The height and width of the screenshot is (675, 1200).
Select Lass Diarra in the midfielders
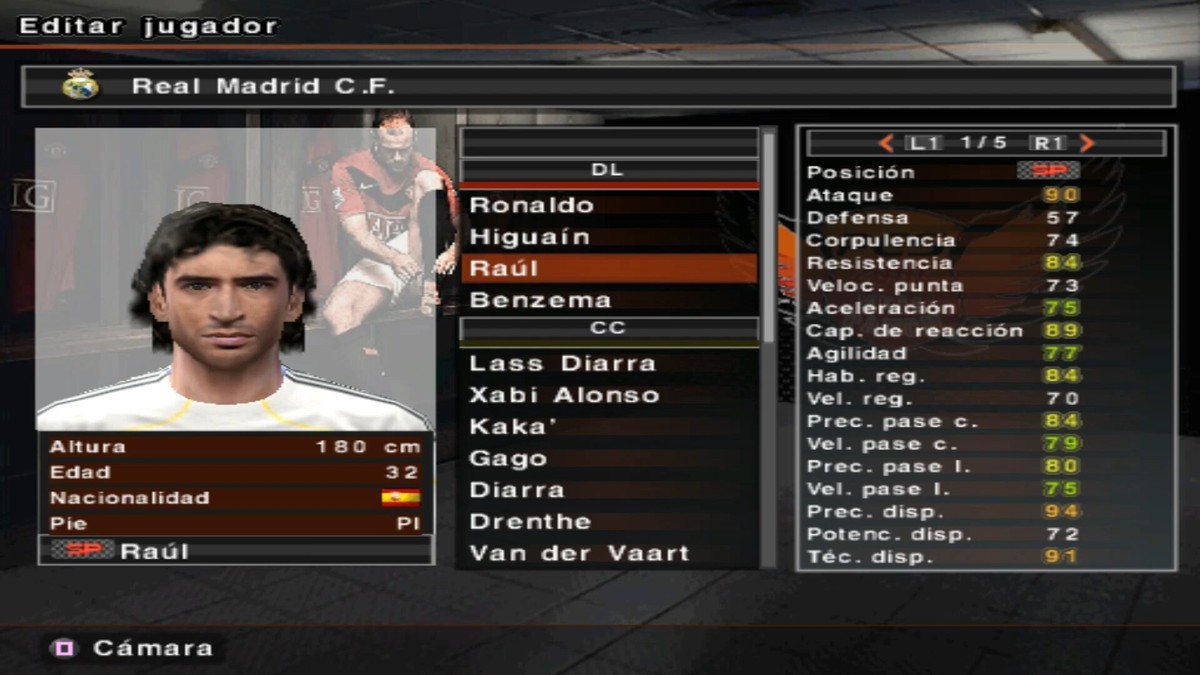tap(562, 364)
